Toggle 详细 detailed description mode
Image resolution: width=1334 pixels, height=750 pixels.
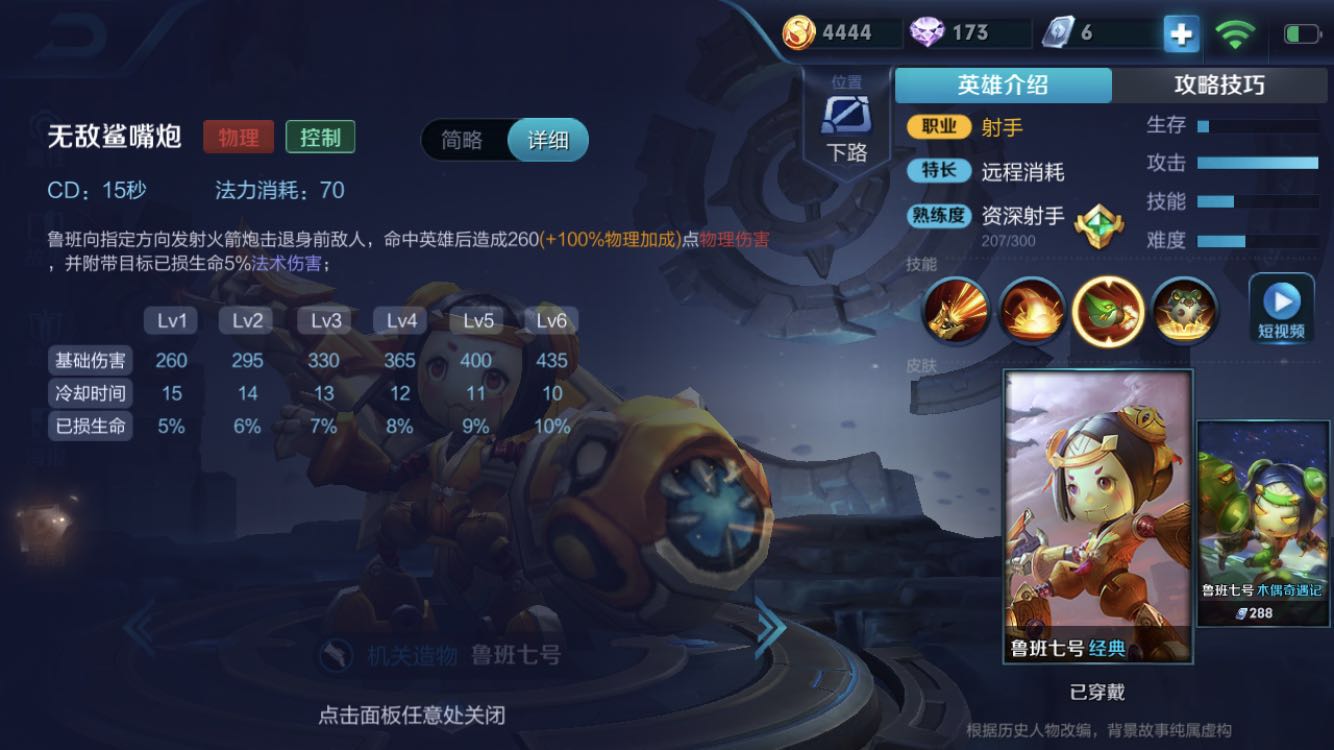tap(548, 141)
